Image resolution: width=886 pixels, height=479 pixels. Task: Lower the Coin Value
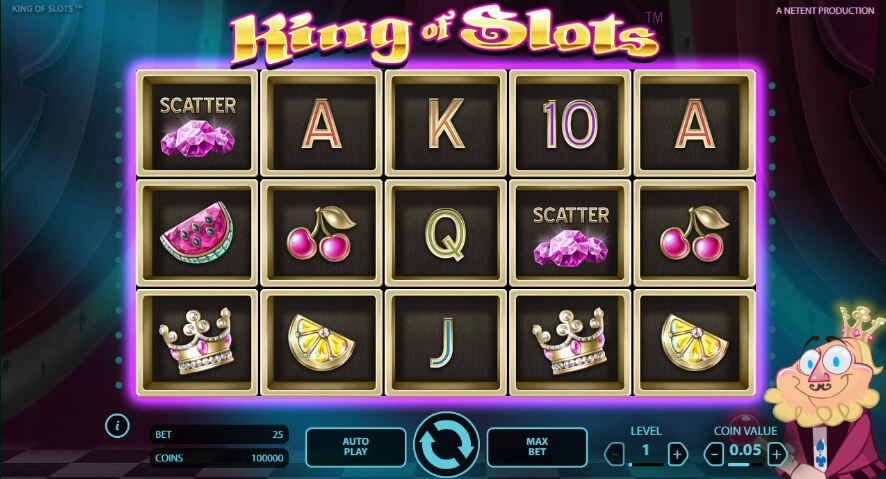point(714,454)
